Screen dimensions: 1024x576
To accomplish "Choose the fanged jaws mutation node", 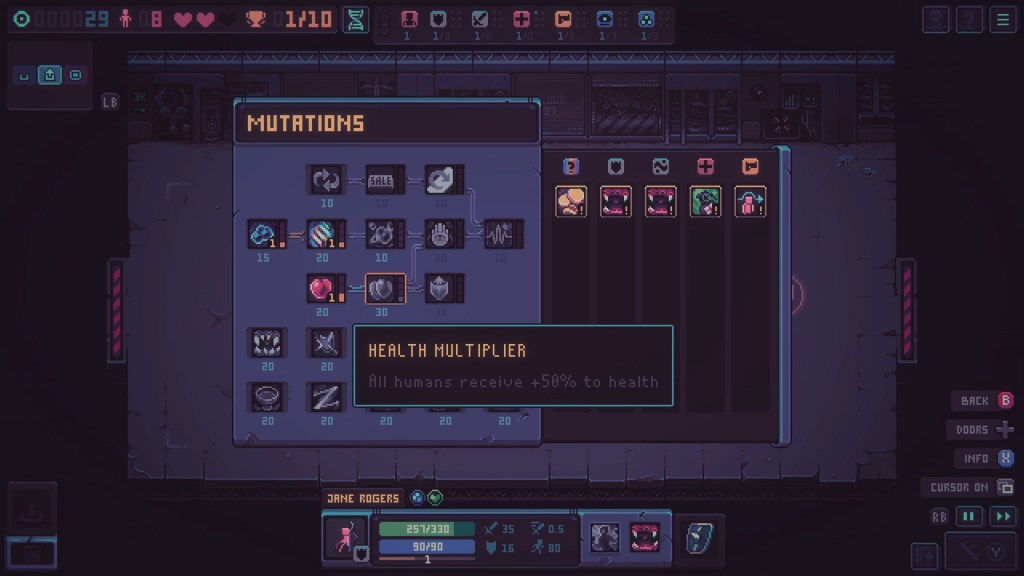I will pyautogui.click(x=267, y=343).
